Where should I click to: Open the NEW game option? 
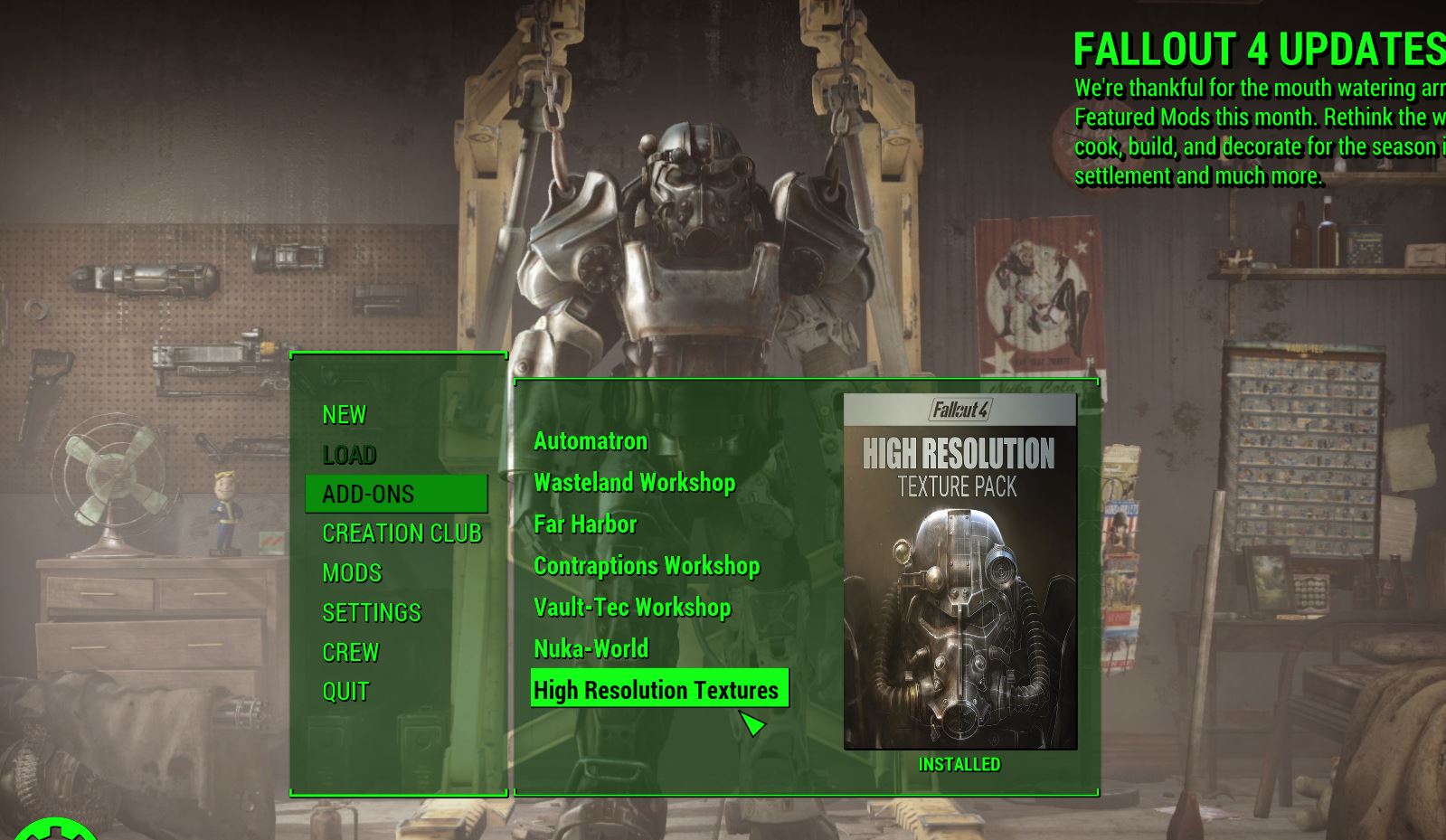pyautogui.click(x=344, y=413)
